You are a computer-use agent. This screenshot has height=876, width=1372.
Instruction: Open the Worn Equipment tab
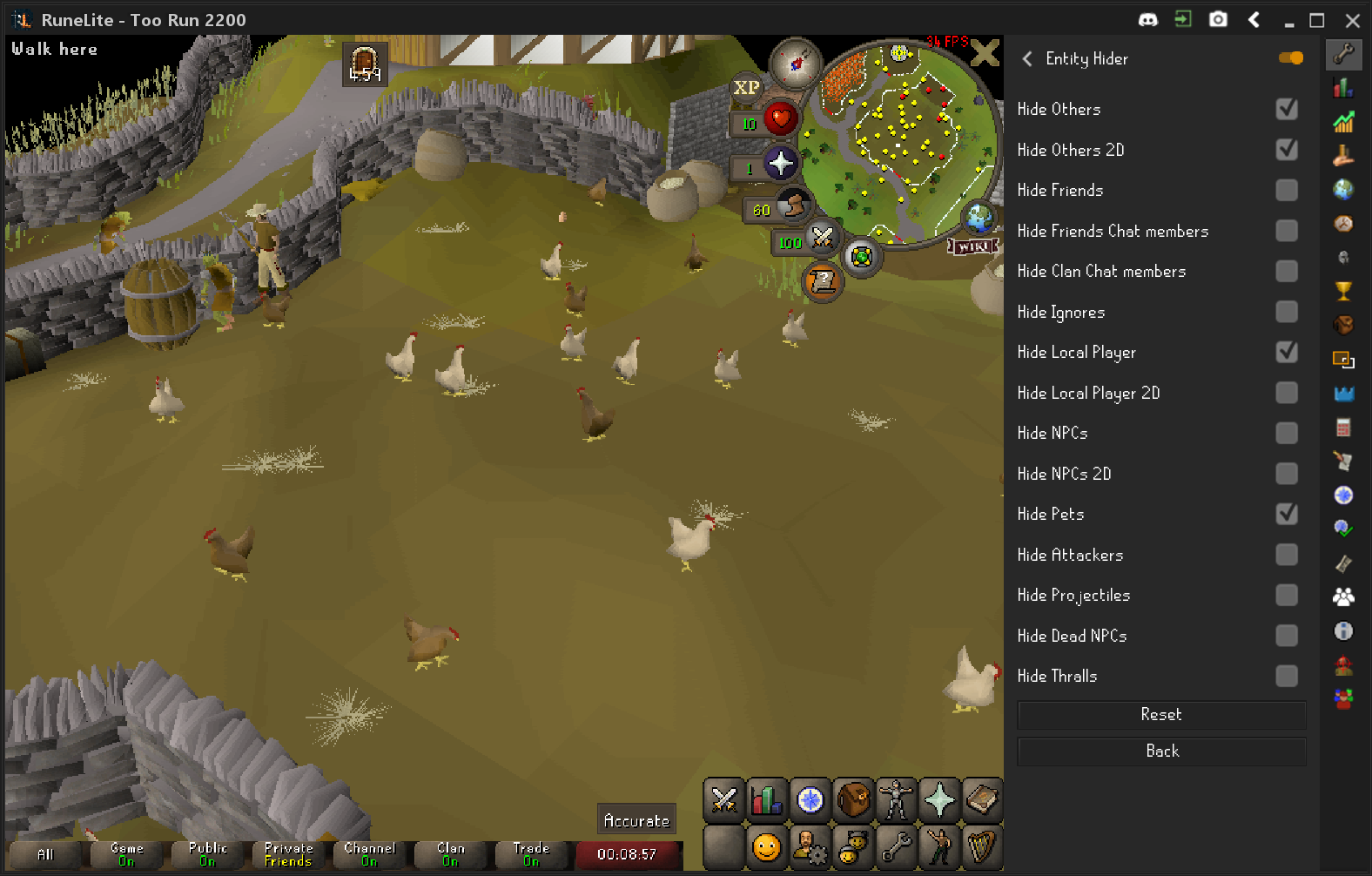point(896,799)
